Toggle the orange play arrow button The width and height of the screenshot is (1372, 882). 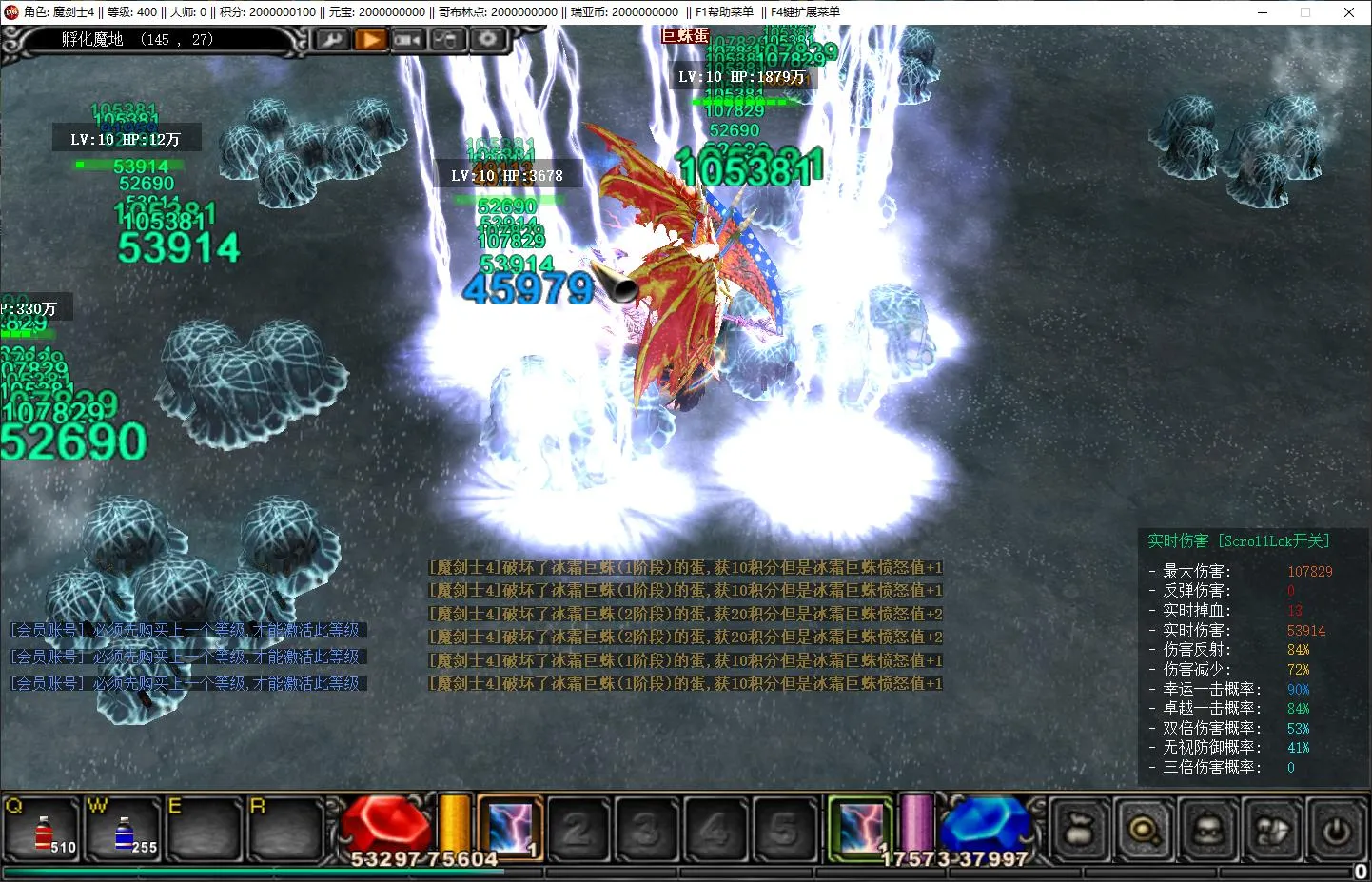[370, 40]
